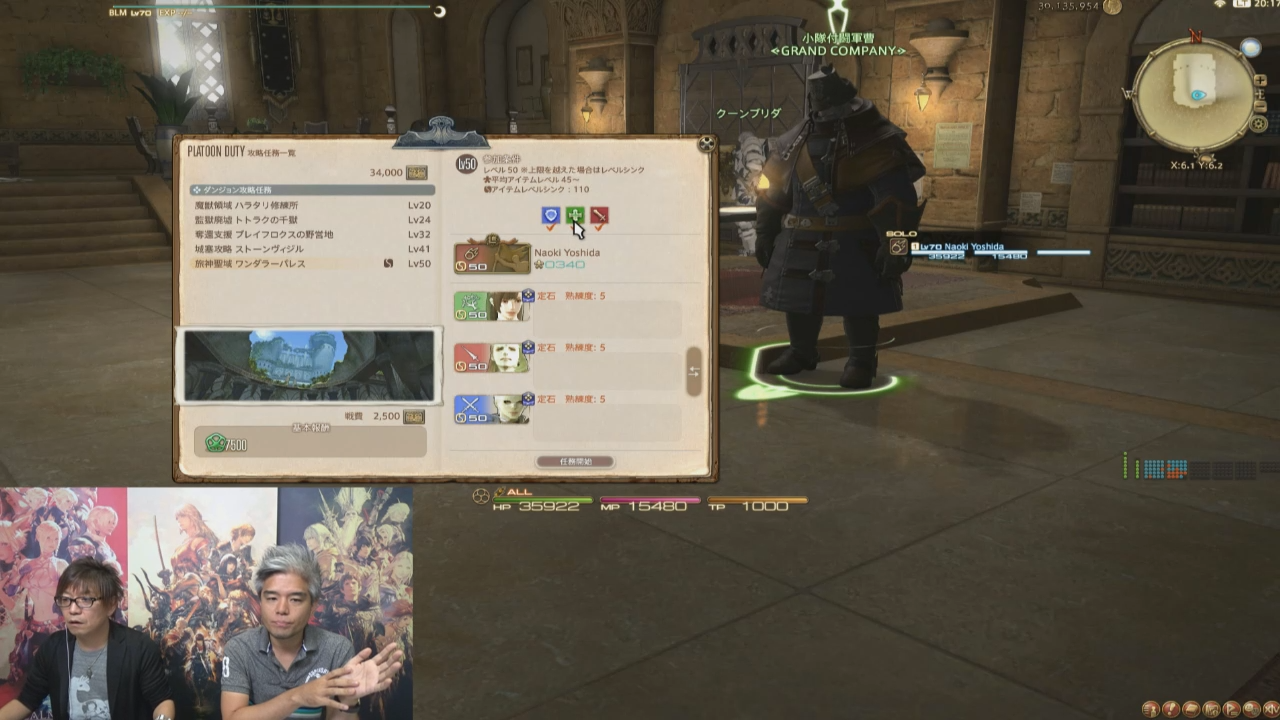
Task: Click the red sword DPS role icon
Action: 599,215
